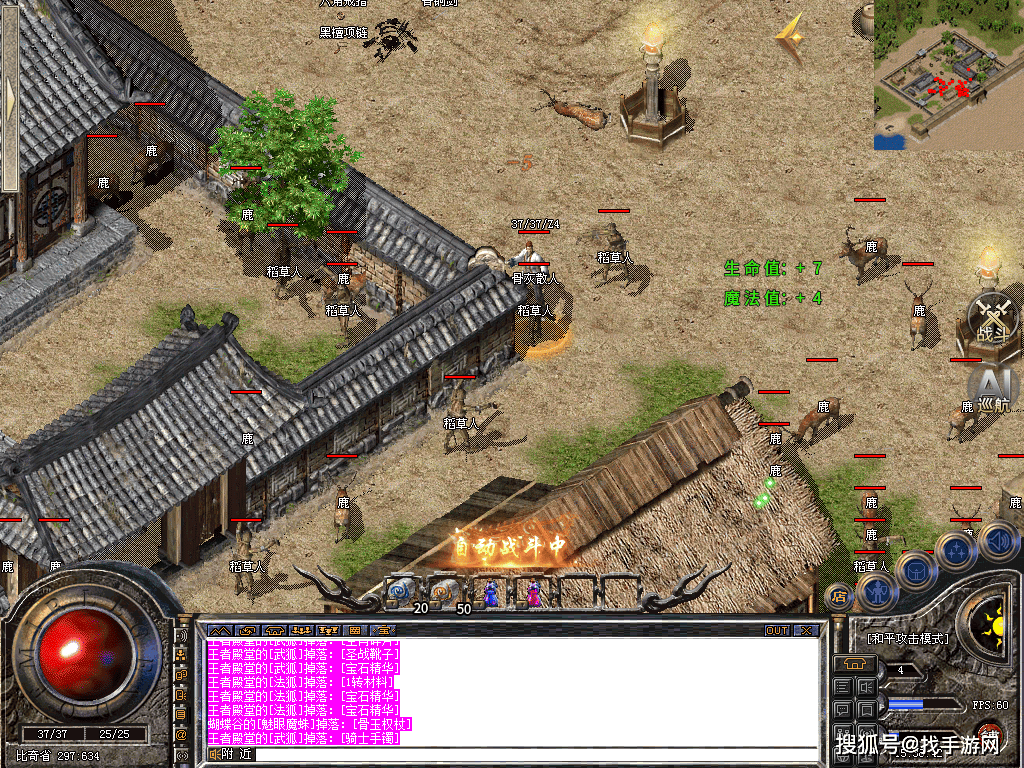
Task: Use the blue scroll stack of 20
Action: point(404,592)
